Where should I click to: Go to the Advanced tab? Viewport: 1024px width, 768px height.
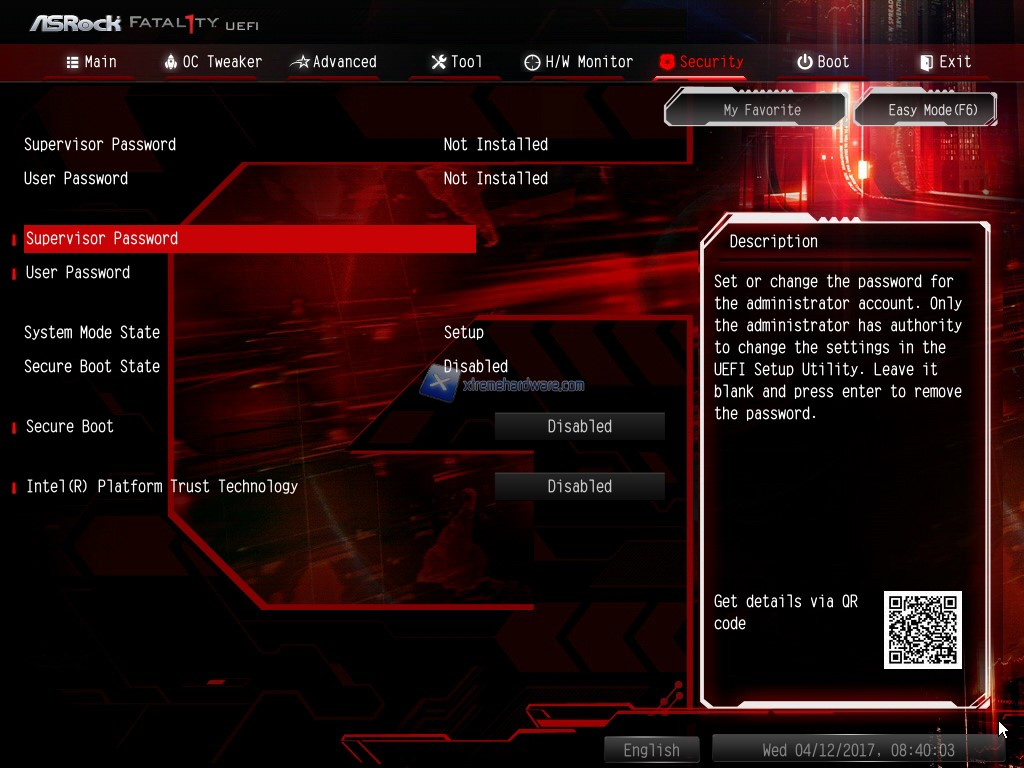(333, 62)
